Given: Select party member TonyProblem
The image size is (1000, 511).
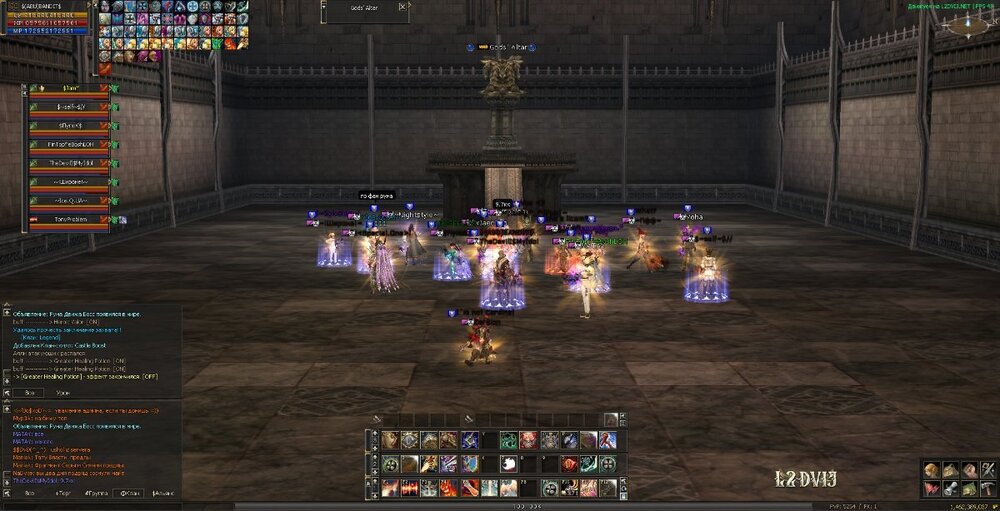Looking at the screenshot, I should 68,220.
